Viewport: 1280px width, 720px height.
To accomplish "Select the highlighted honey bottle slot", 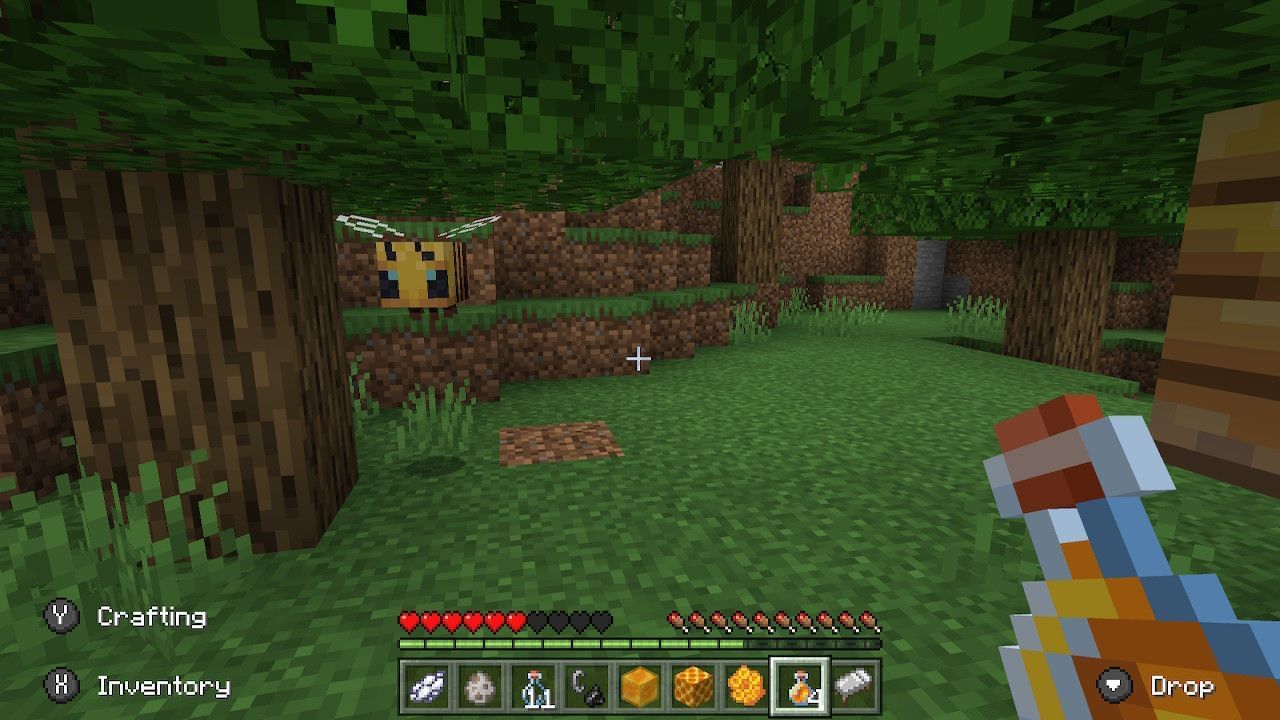I will click(x=798, y=687).
